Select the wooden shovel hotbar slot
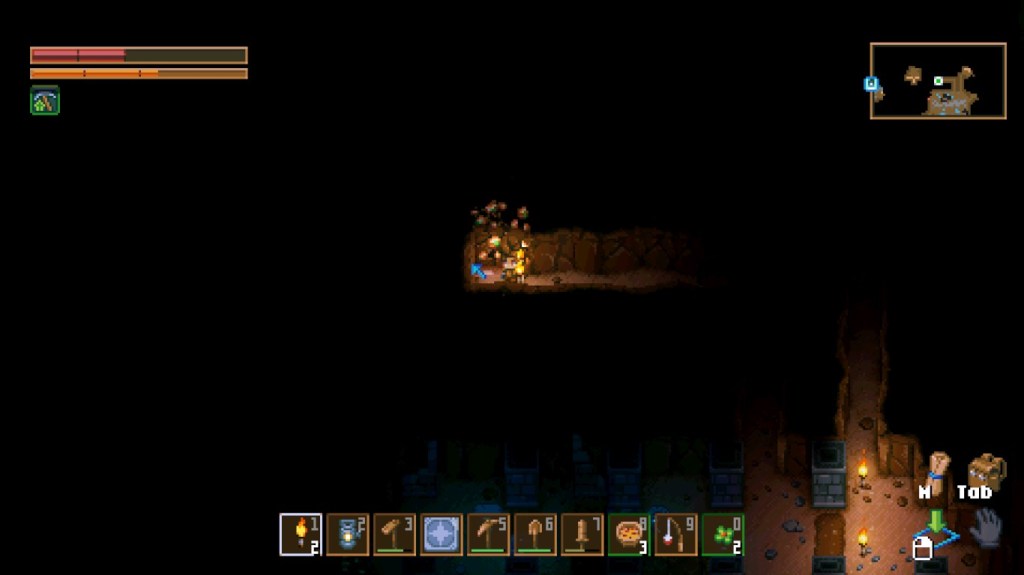The height and width of the screenshot is (575, 1024). (x=536, y=534)
